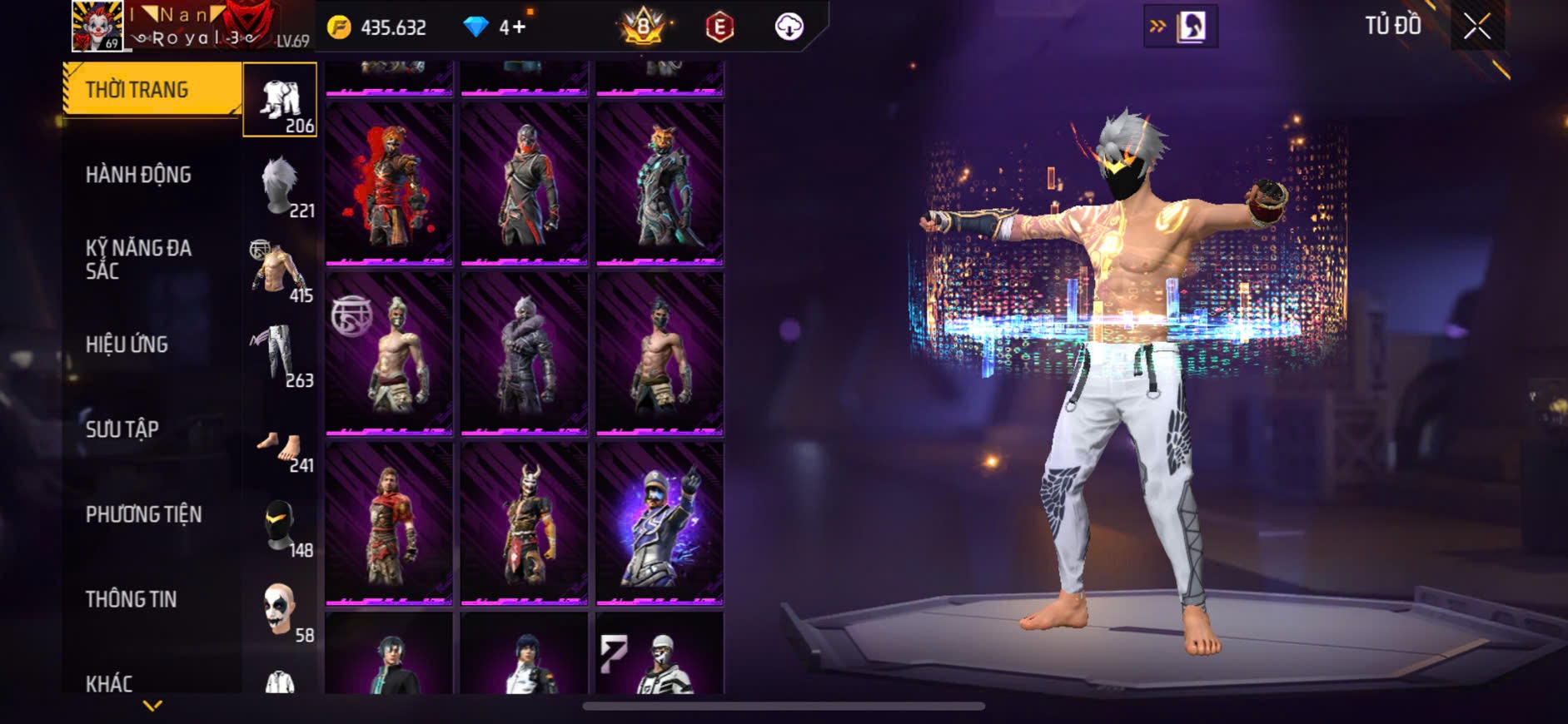Open the HIỆU ỨNG category

tap(127, 345)
